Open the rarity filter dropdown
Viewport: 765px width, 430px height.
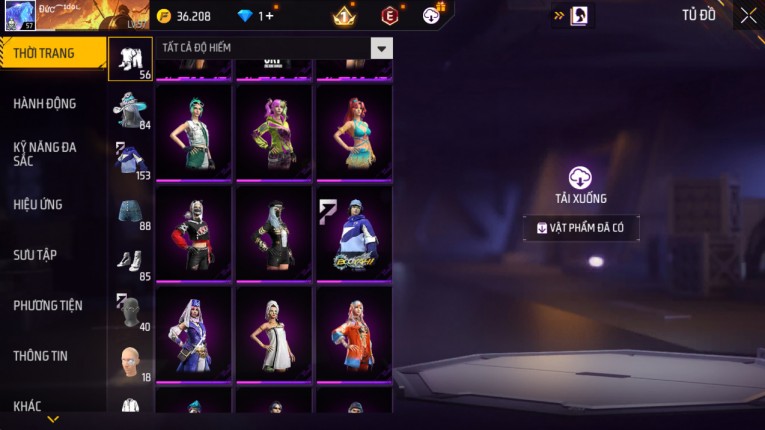[381, 48]
